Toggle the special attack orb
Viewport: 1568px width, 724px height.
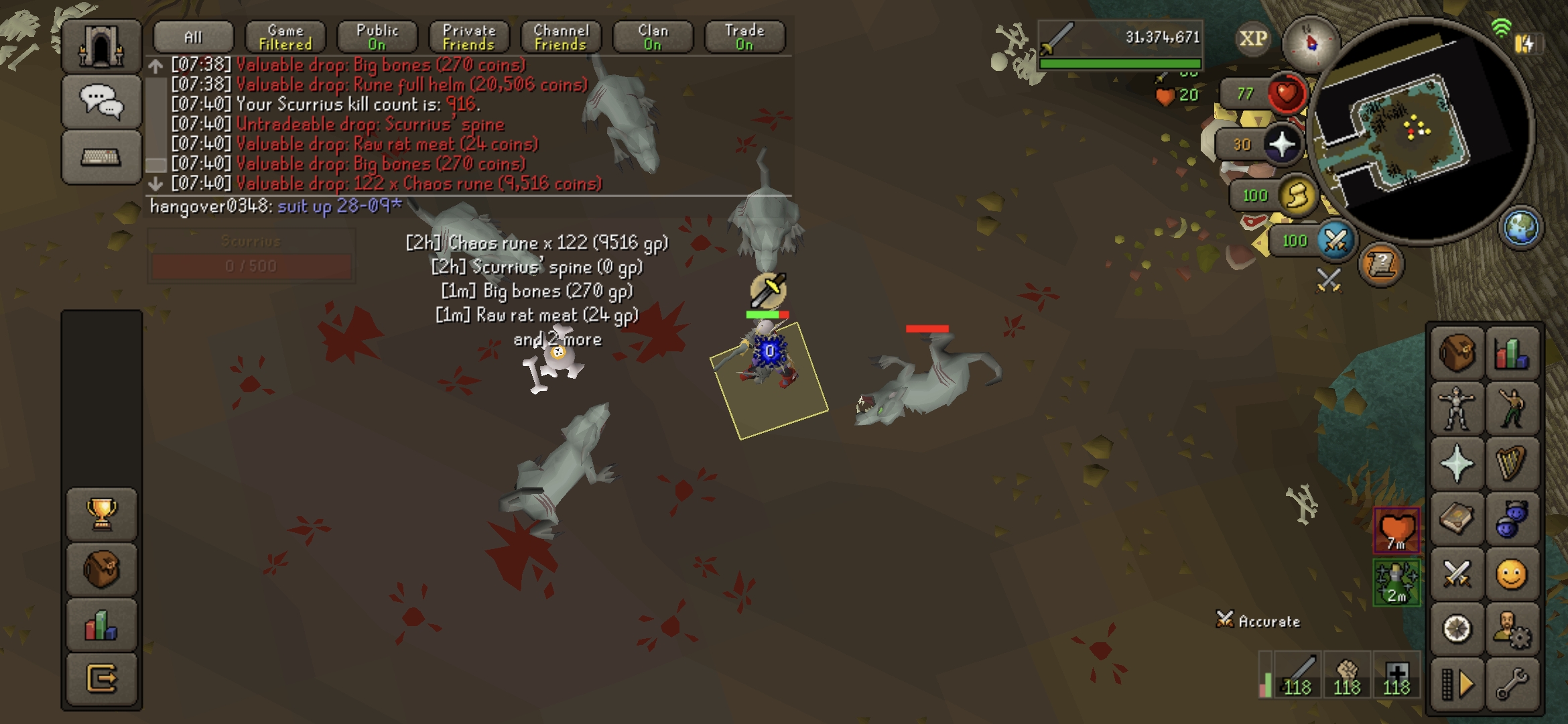click(1334, 240)
